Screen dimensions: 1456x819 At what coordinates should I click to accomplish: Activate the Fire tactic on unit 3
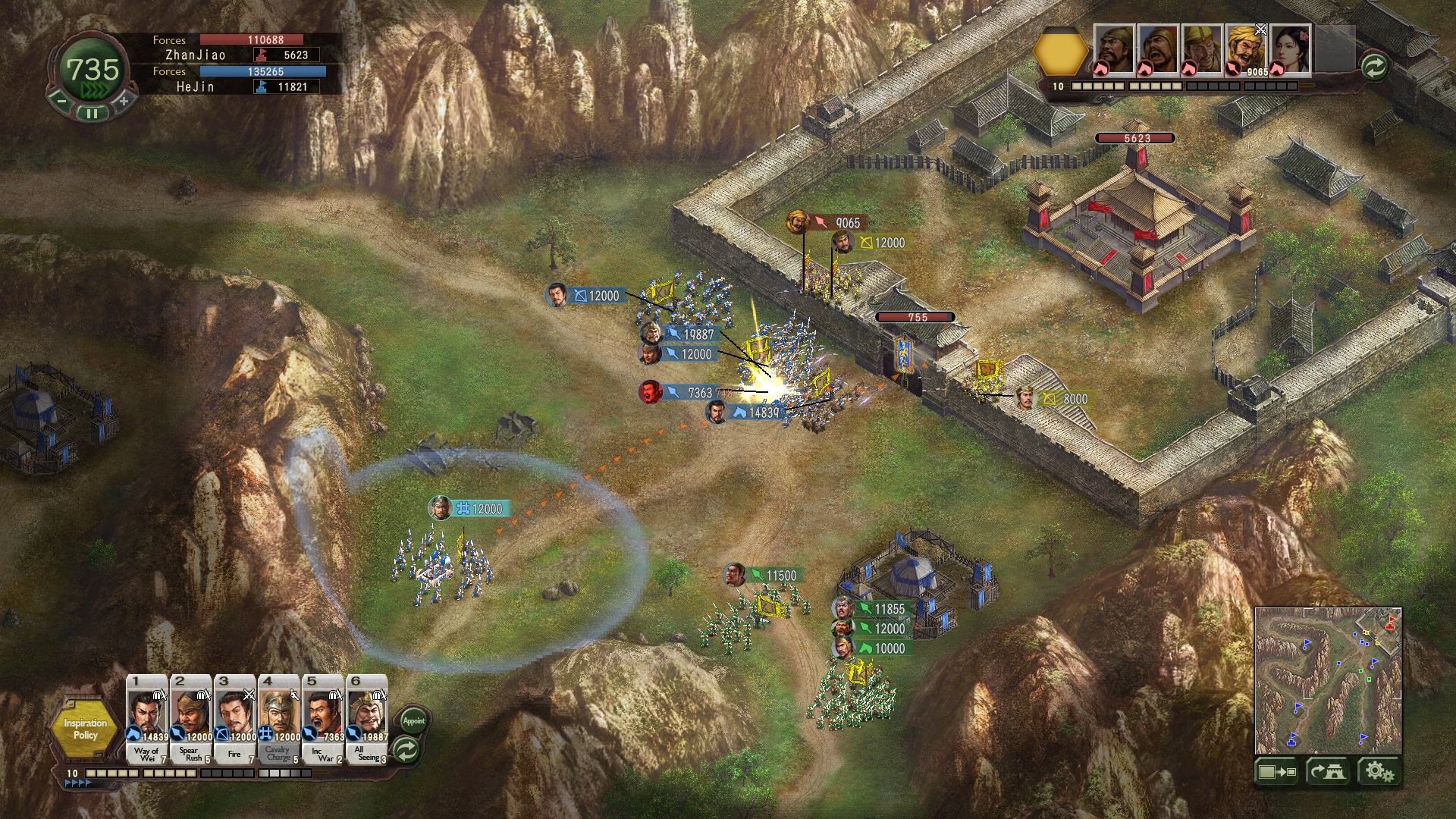(234, 755)
